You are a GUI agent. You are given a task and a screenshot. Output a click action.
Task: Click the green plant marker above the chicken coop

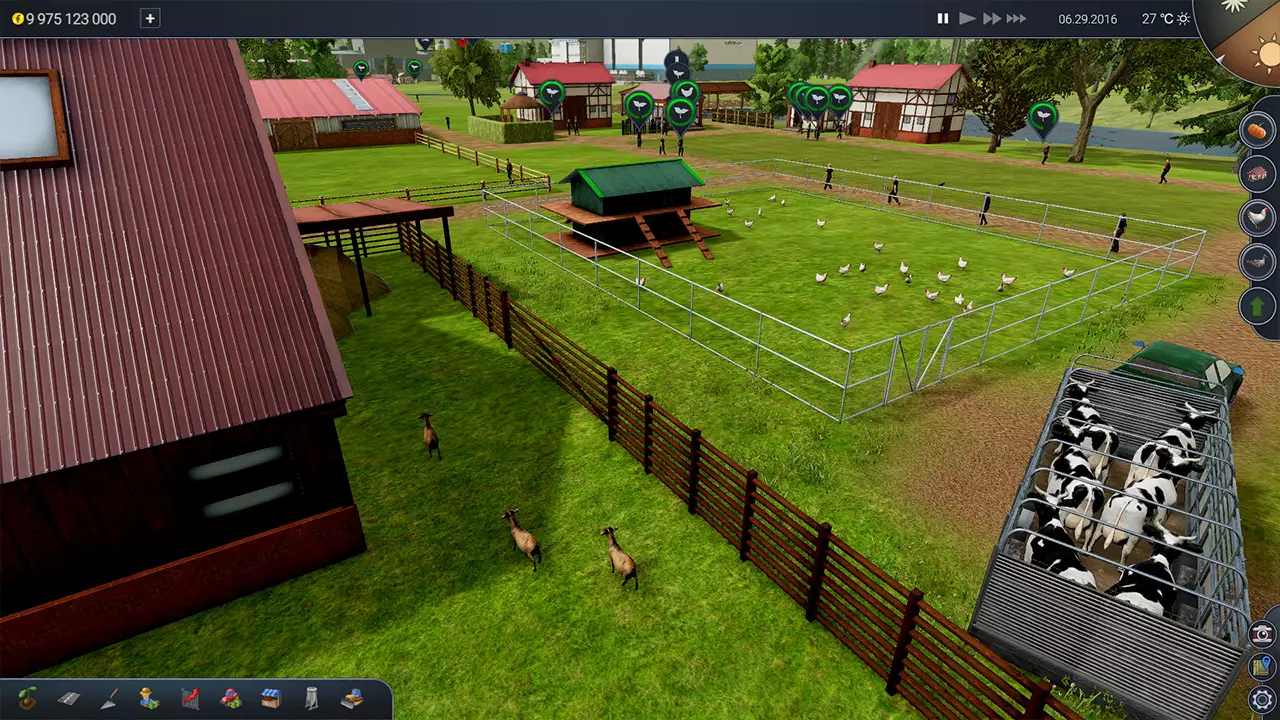[640, 103]
